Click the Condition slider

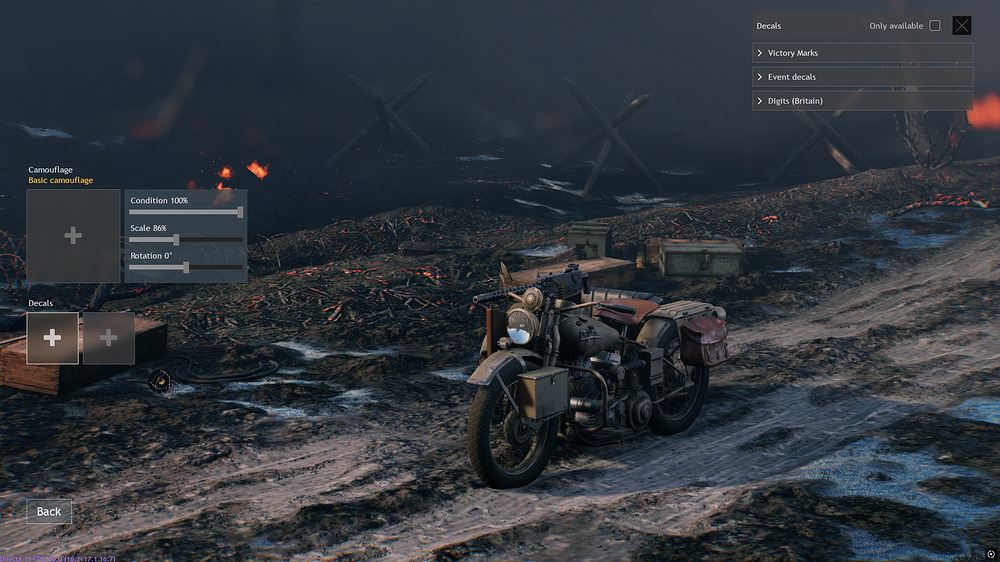(186, 212)
